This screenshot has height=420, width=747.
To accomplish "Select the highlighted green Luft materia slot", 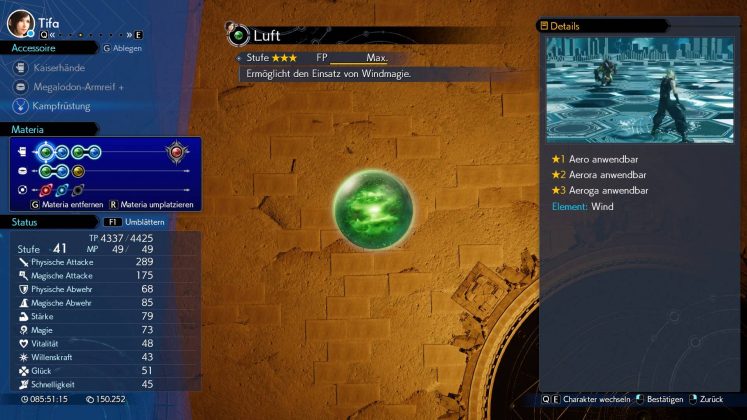I will pos(45,152).
